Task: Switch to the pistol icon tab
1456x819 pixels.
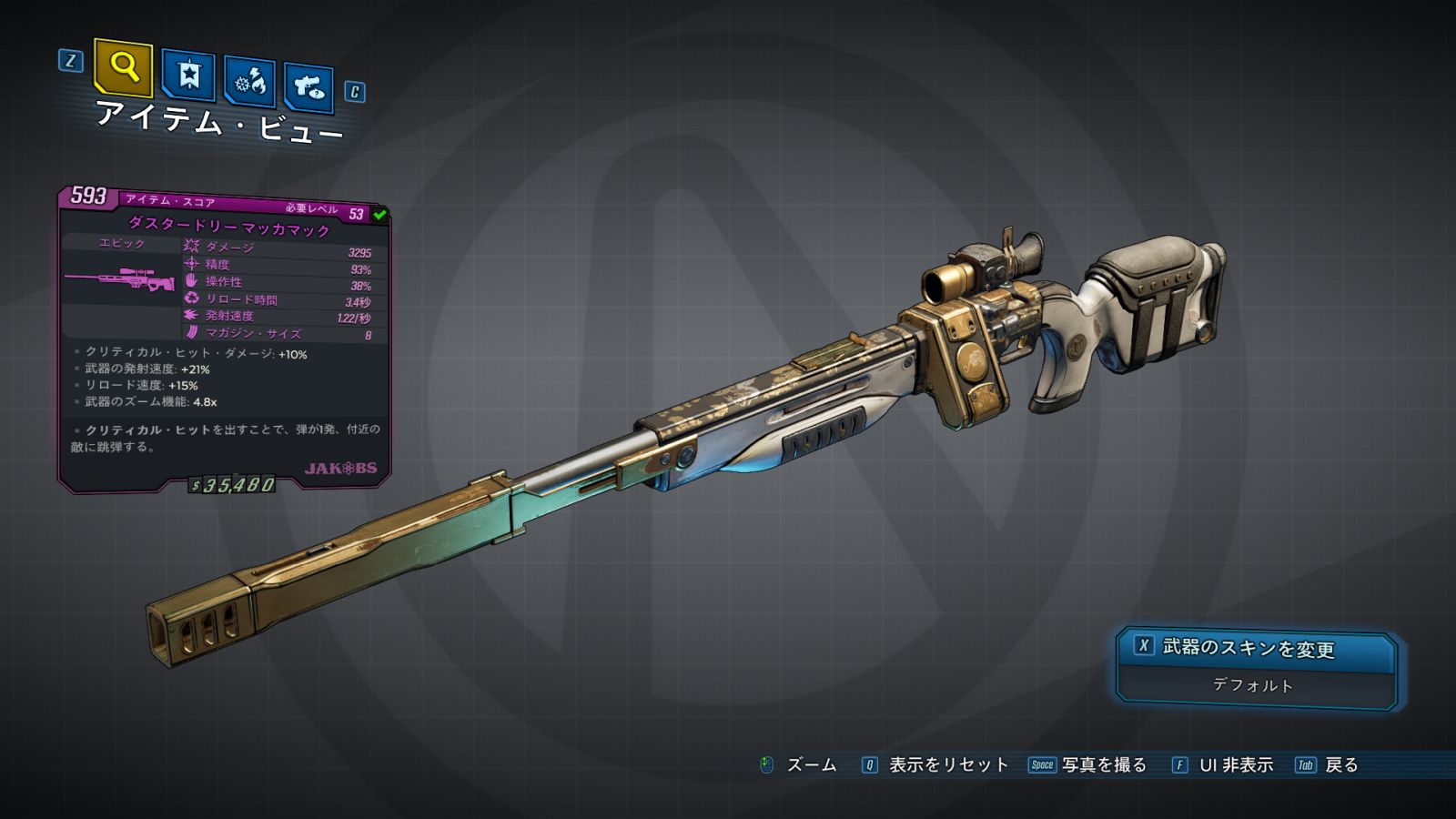Action: tap(308, 87)
